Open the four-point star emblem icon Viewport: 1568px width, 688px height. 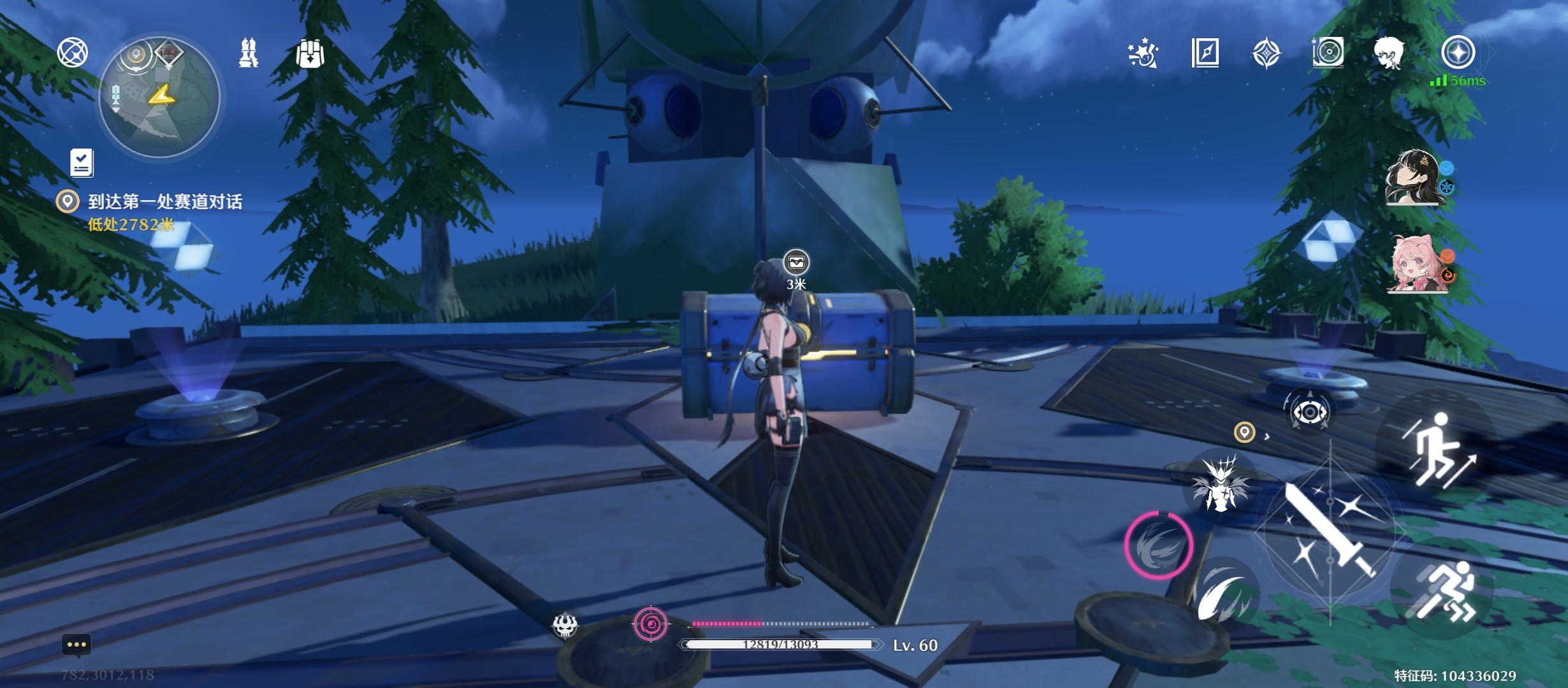1267,53
